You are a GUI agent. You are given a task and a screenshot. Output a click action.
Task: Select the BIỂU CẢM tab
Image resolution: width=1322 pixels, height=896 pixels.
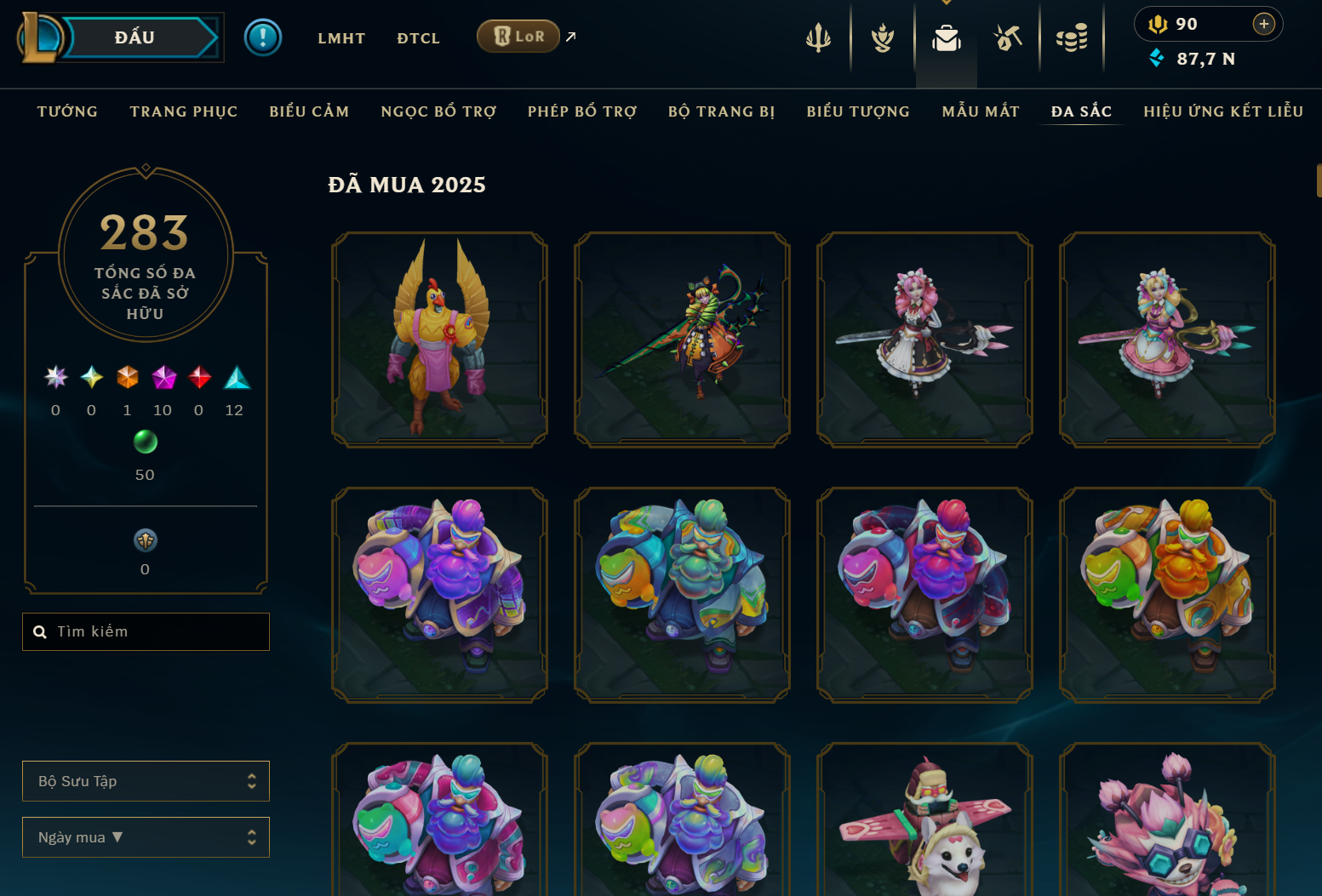coord(309,111)
